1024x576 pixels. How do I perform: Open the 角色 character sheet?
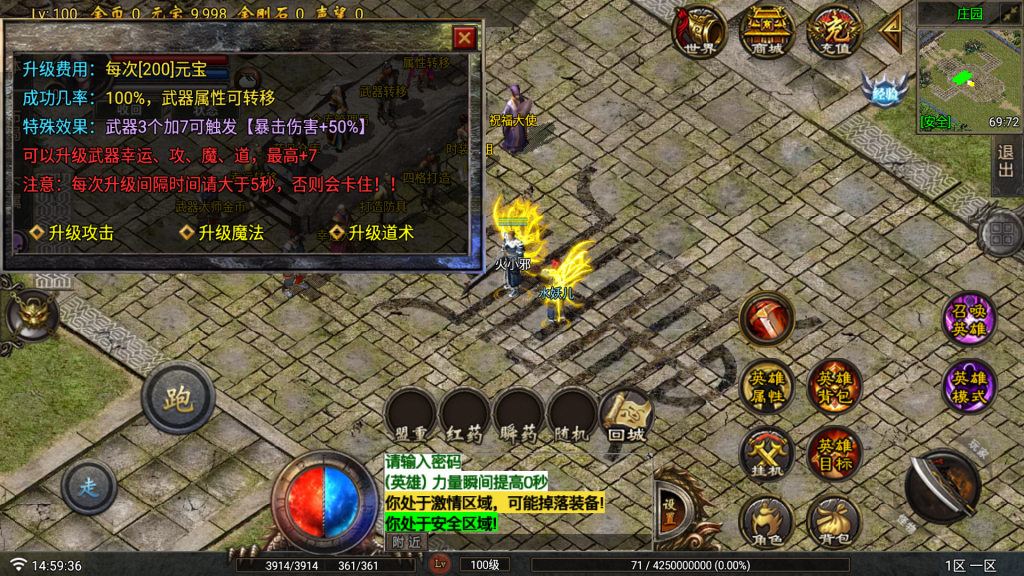[x=767, y=521]
